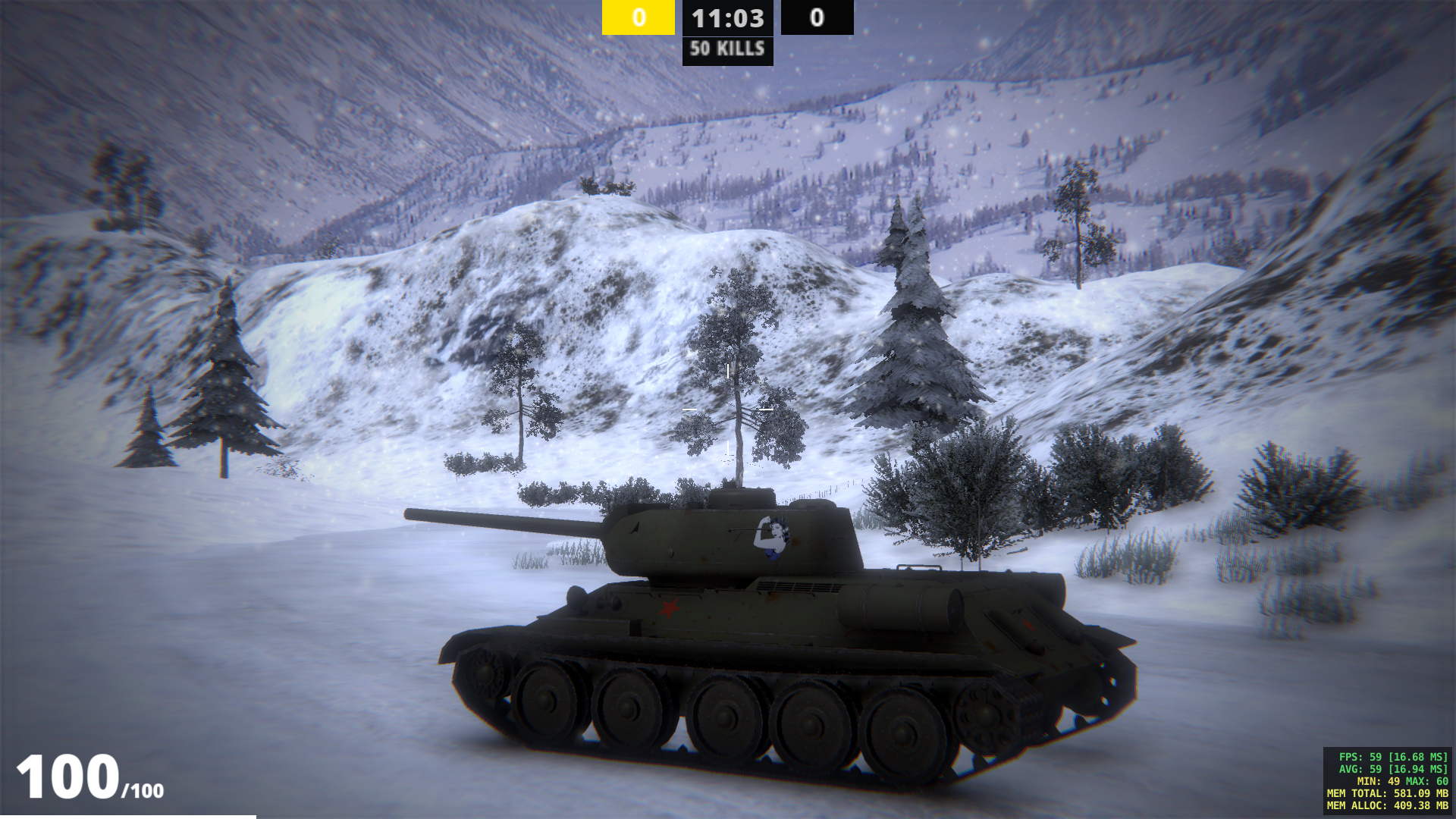Click the AVG frame time readout

[1395, 770]
